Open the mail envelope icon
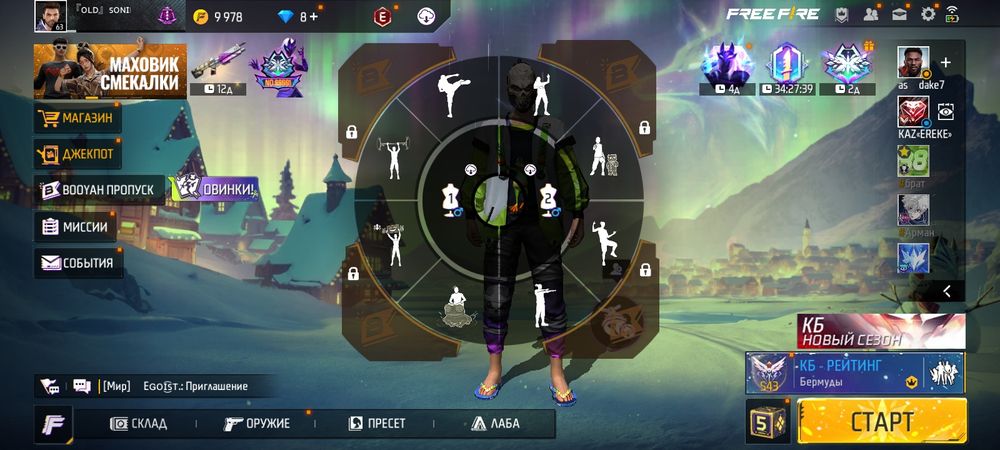 pos(900,14)
